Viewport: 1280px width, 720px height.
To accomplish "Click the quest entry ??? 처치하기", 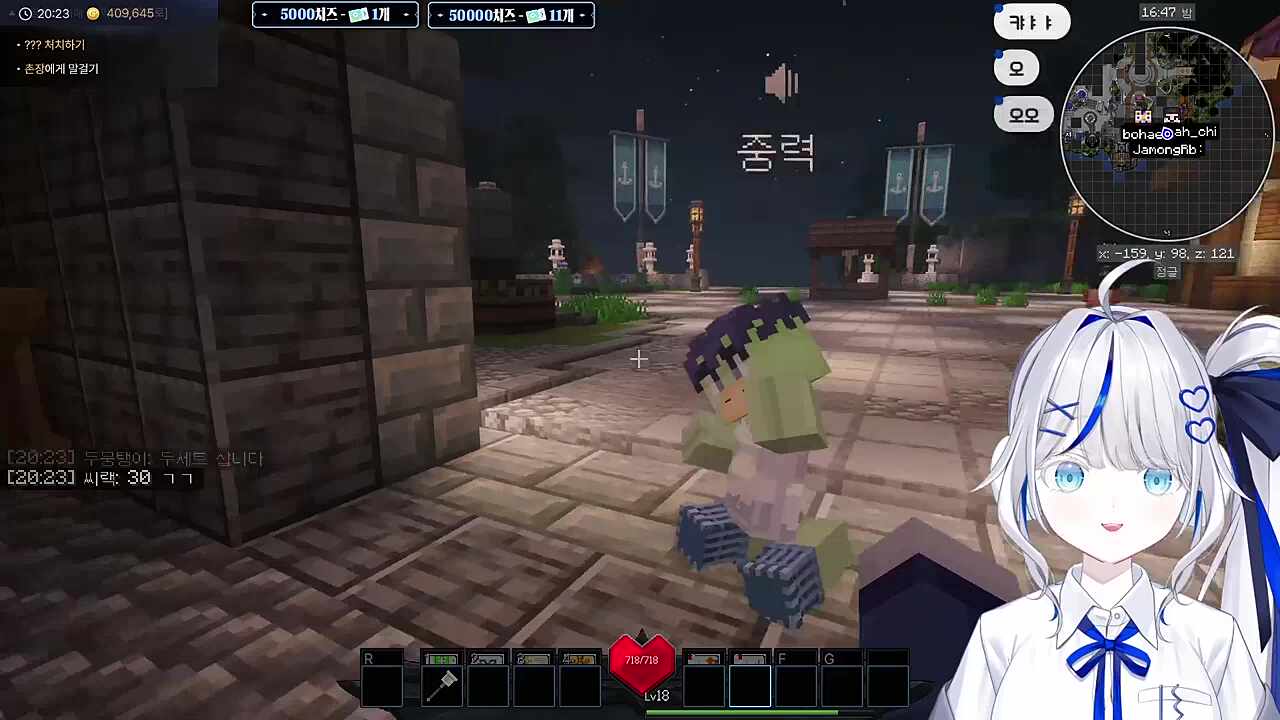I will pos(56,44).
